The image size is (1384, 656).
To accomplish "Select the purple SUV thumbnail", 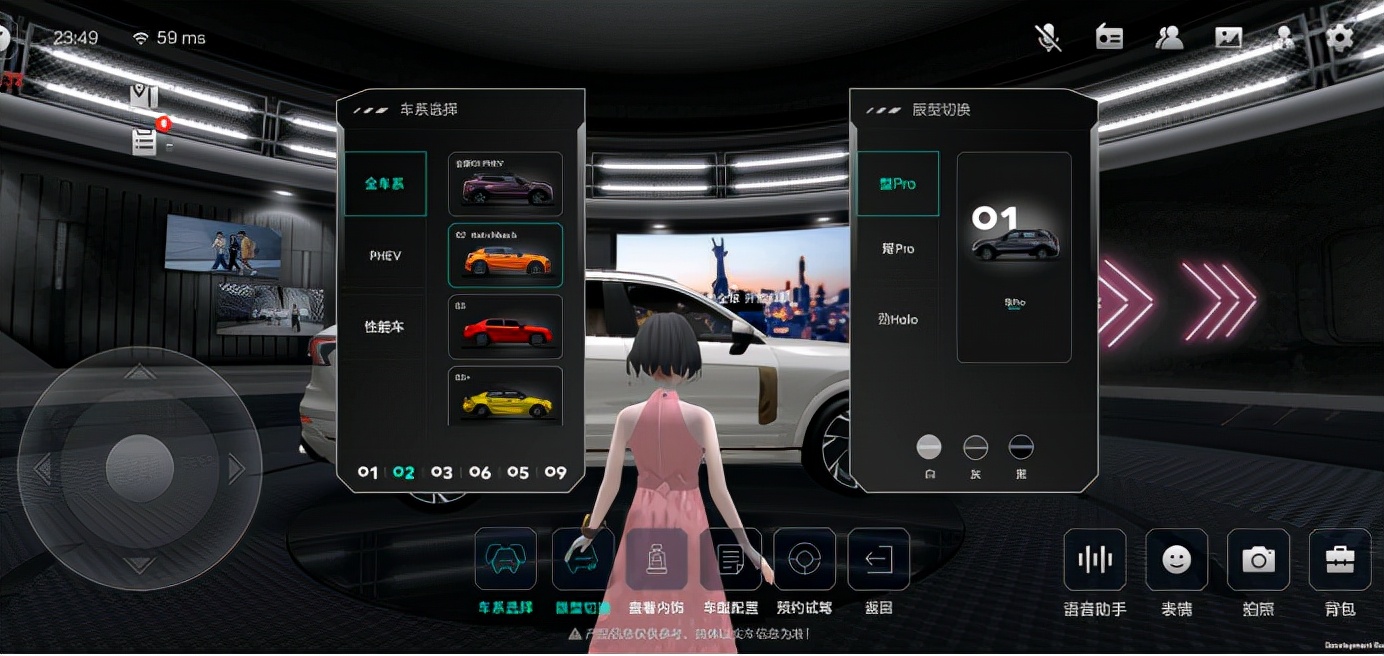I will click(505, 184).
